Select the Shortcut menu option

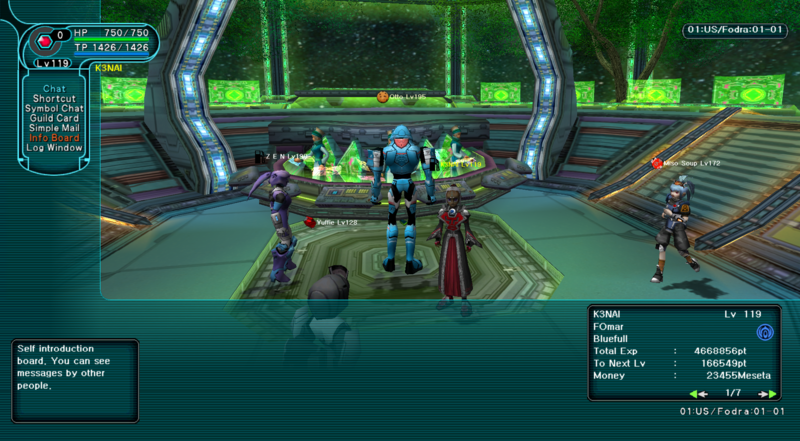pos(54,99)
